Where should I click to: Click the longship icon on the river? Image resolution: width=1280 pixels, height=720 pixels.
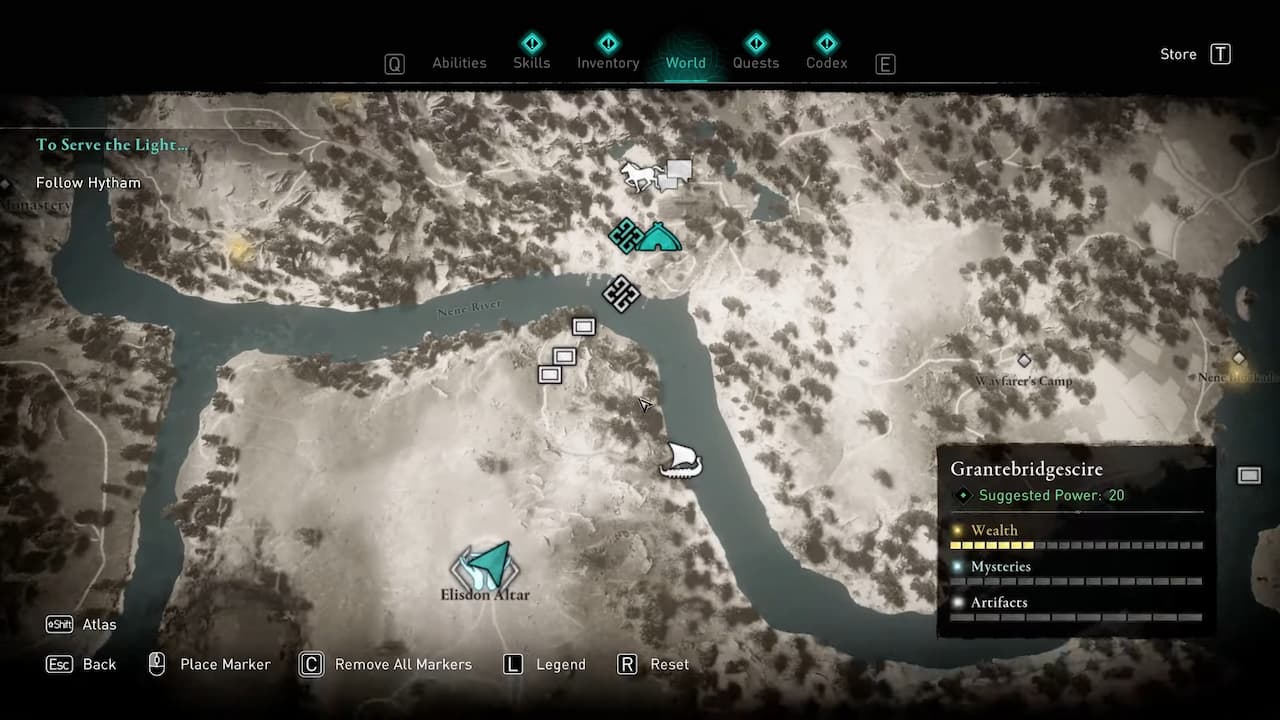pos(681,458)
